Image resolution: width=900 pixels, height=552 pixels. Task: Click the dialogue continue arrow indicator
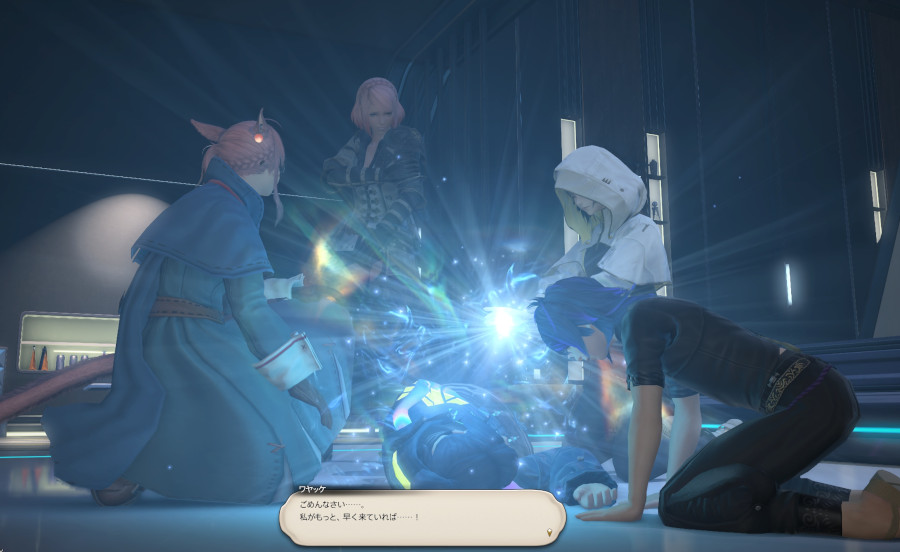point(549,533)
